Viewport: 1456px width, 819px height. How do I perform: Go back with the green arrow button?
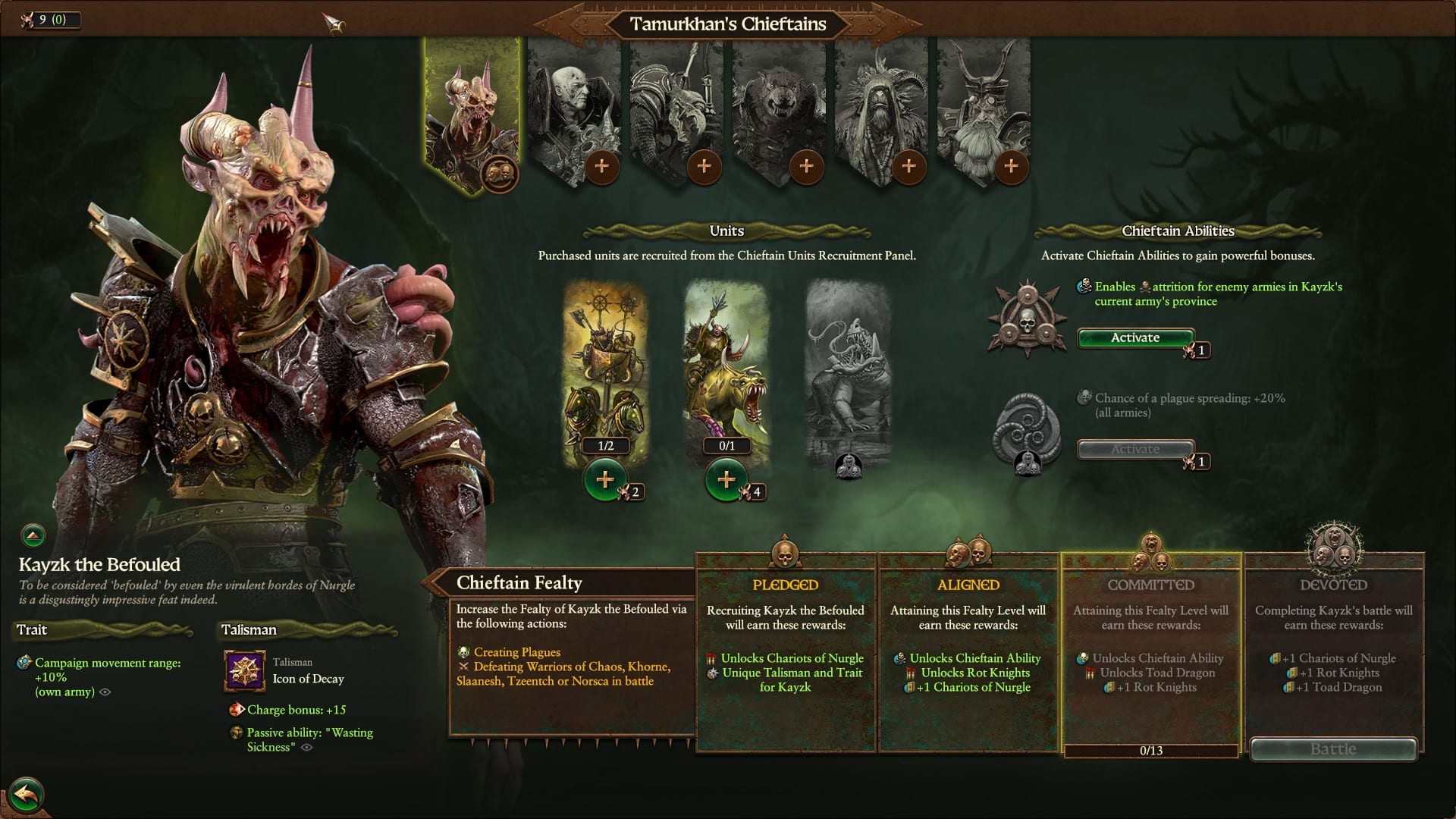27,795
